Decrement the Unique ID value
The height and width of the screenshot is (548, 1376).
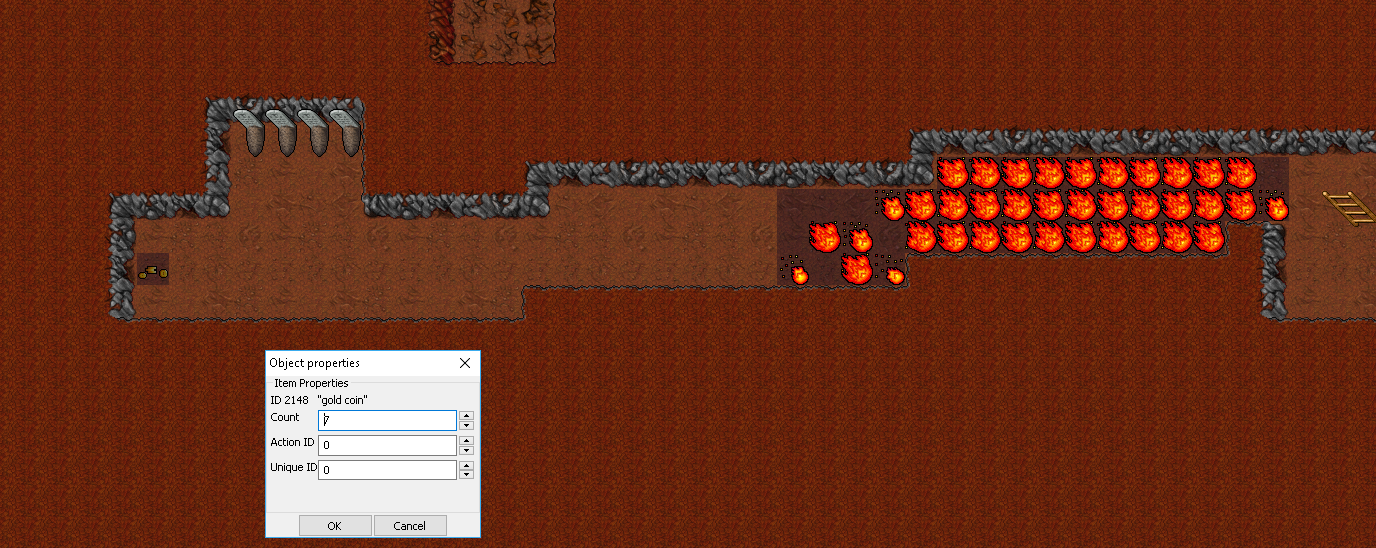[x=466, y=475]
